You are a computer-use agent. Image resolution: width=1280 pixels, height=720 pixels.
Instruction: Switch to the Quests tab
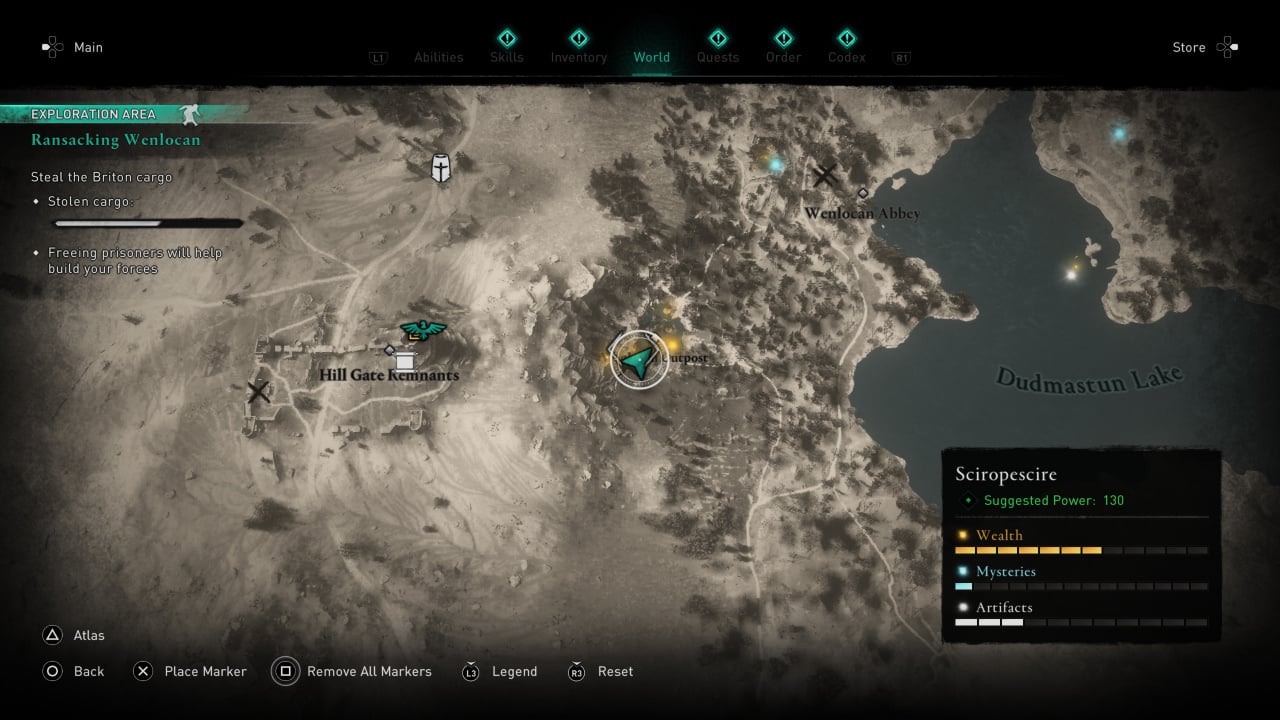point(717,57)
